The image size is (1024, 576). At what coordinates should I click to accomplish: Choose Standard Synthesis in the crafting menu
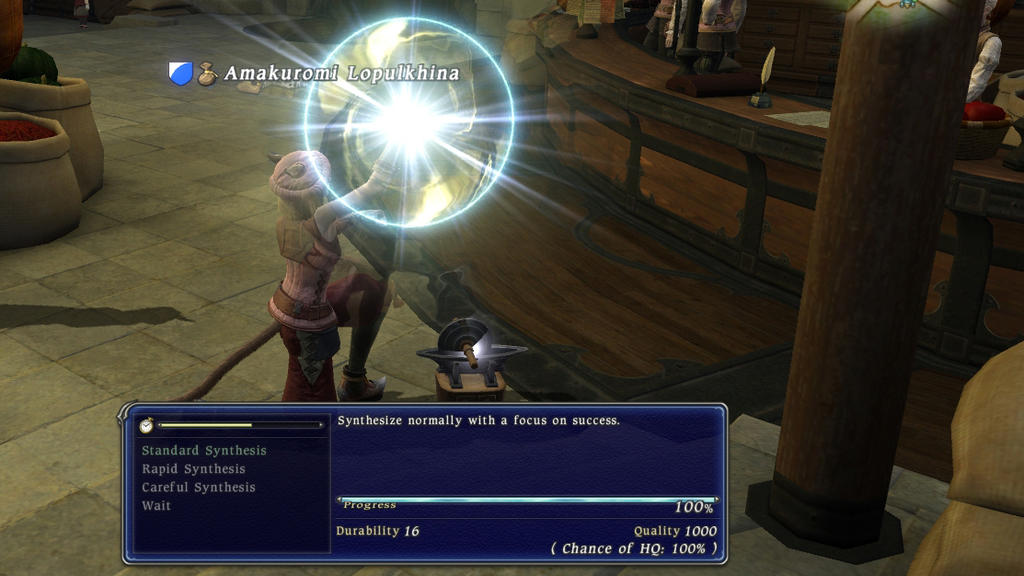point(204,451)
